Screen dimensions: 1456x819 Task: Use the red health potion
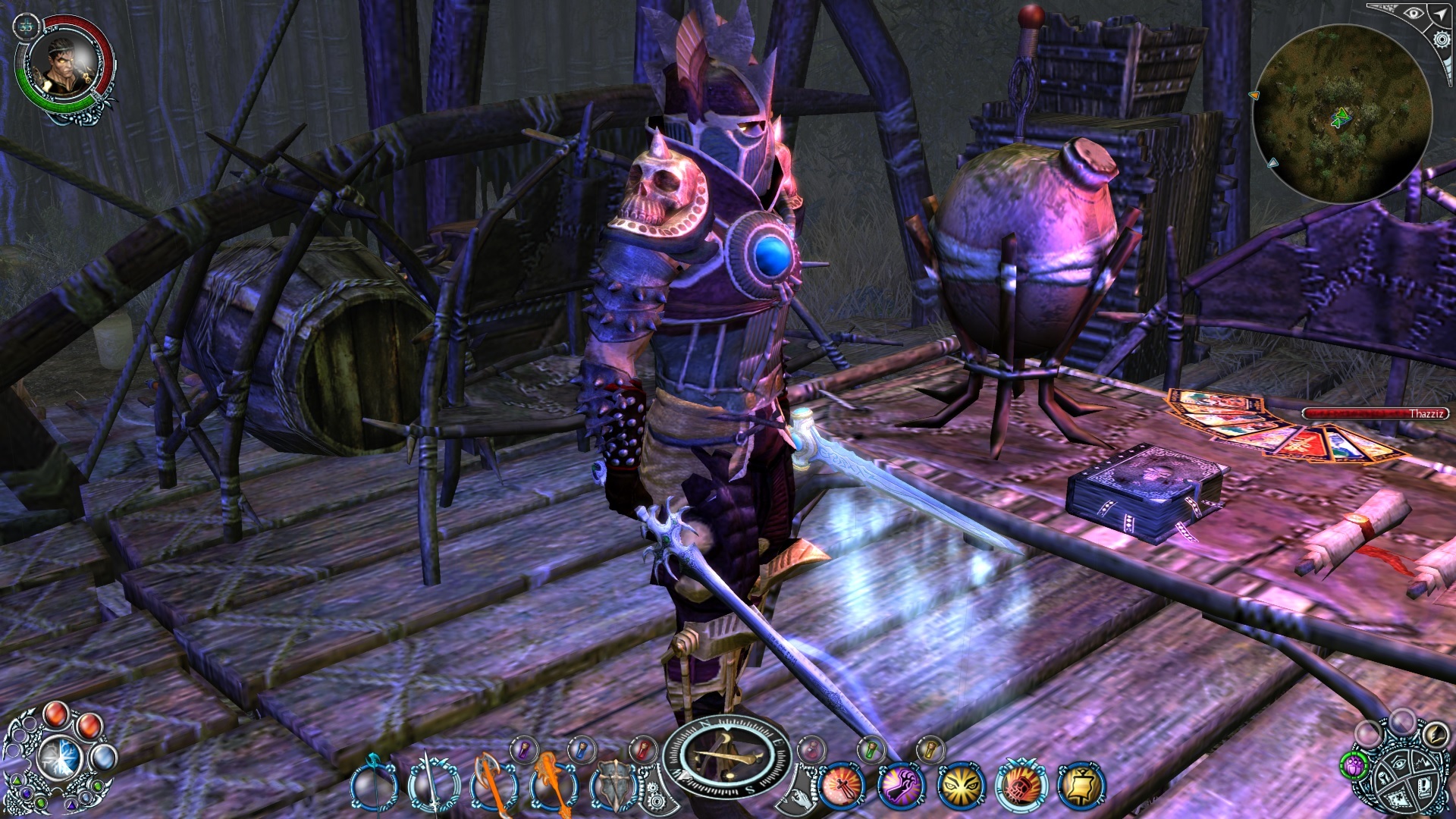click(643, 749)
